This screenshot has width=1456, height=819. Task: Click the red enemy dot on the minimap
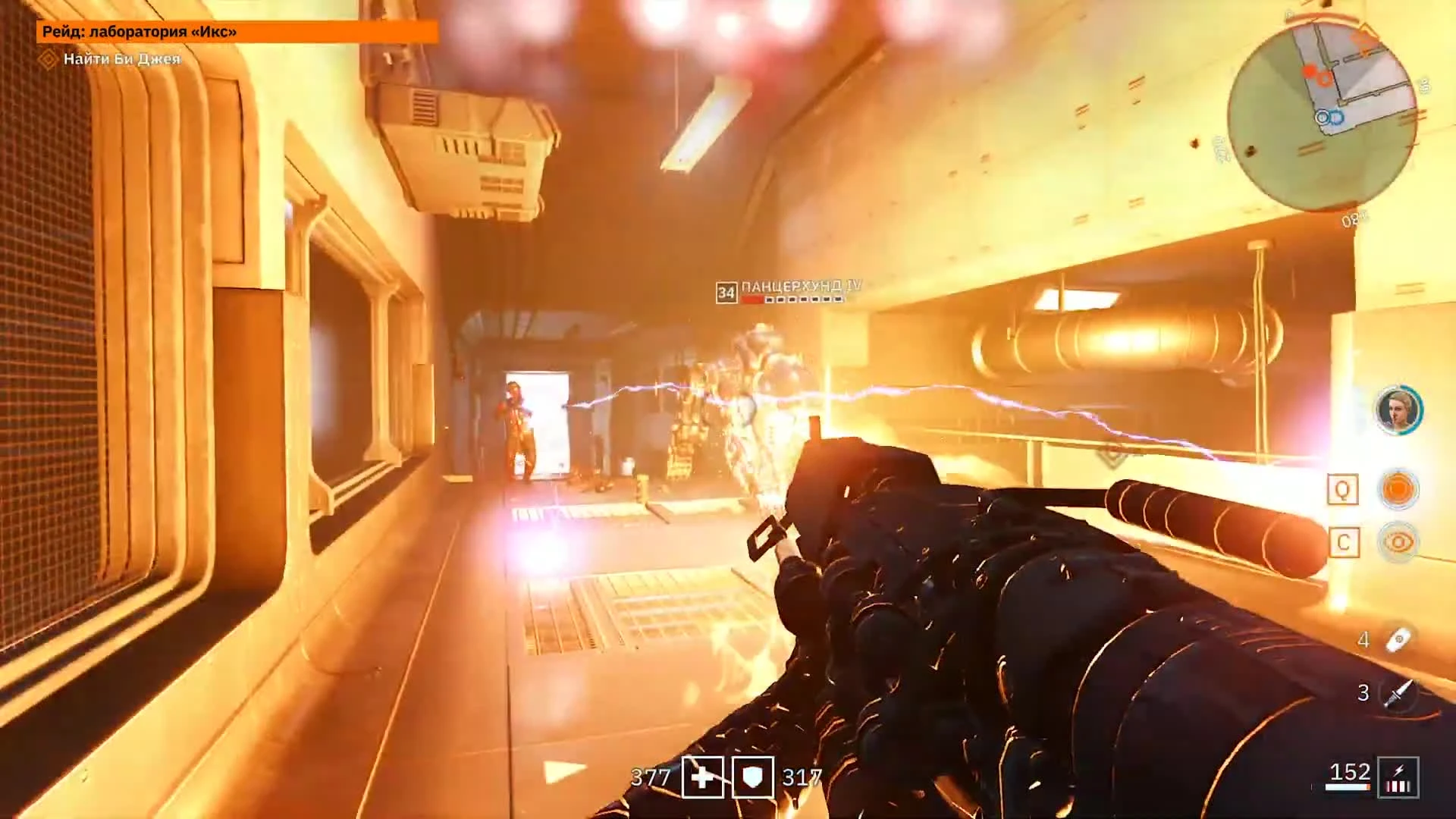[x=1309, y=71]
